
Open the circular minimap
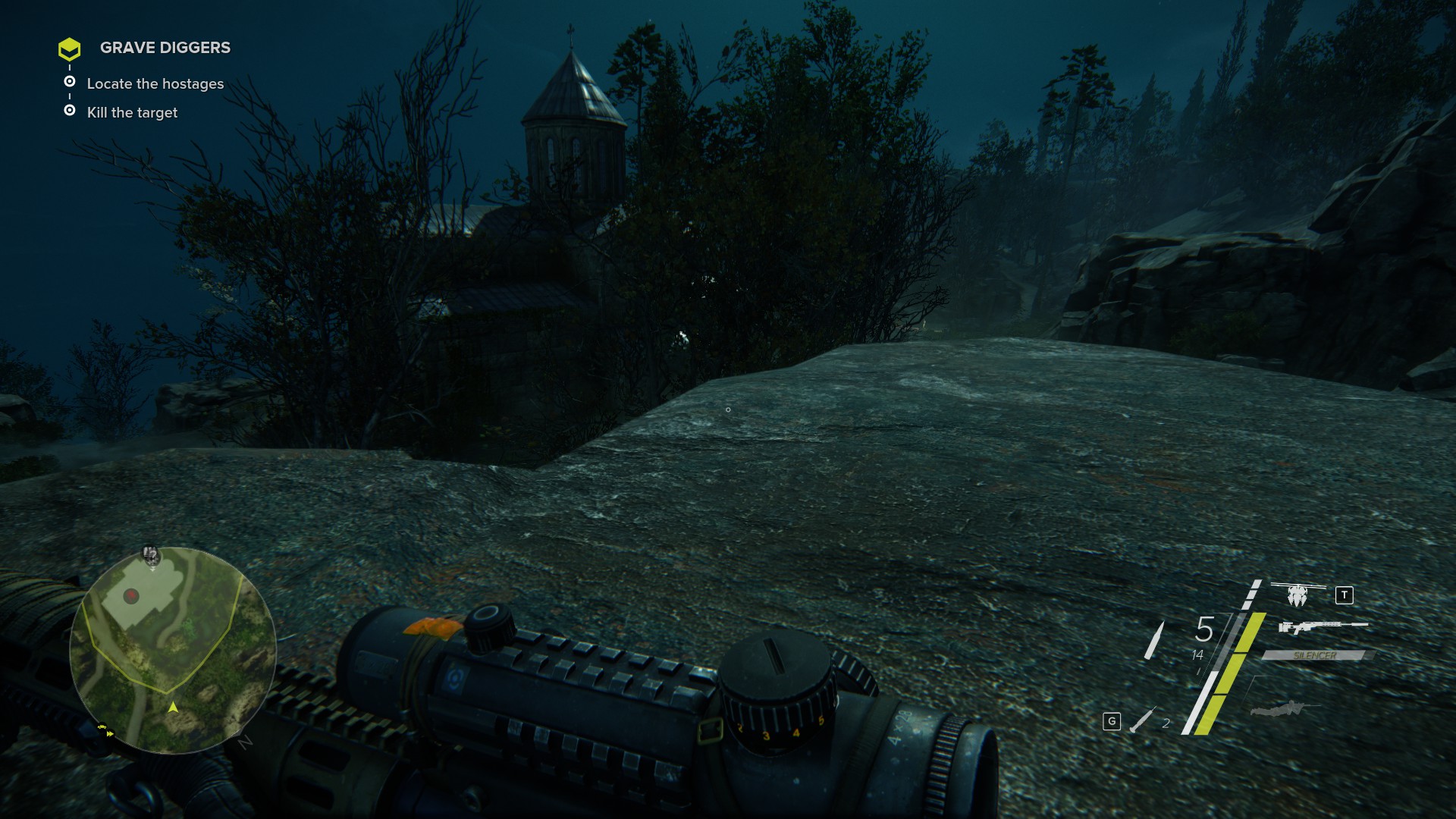click(173, 650)
